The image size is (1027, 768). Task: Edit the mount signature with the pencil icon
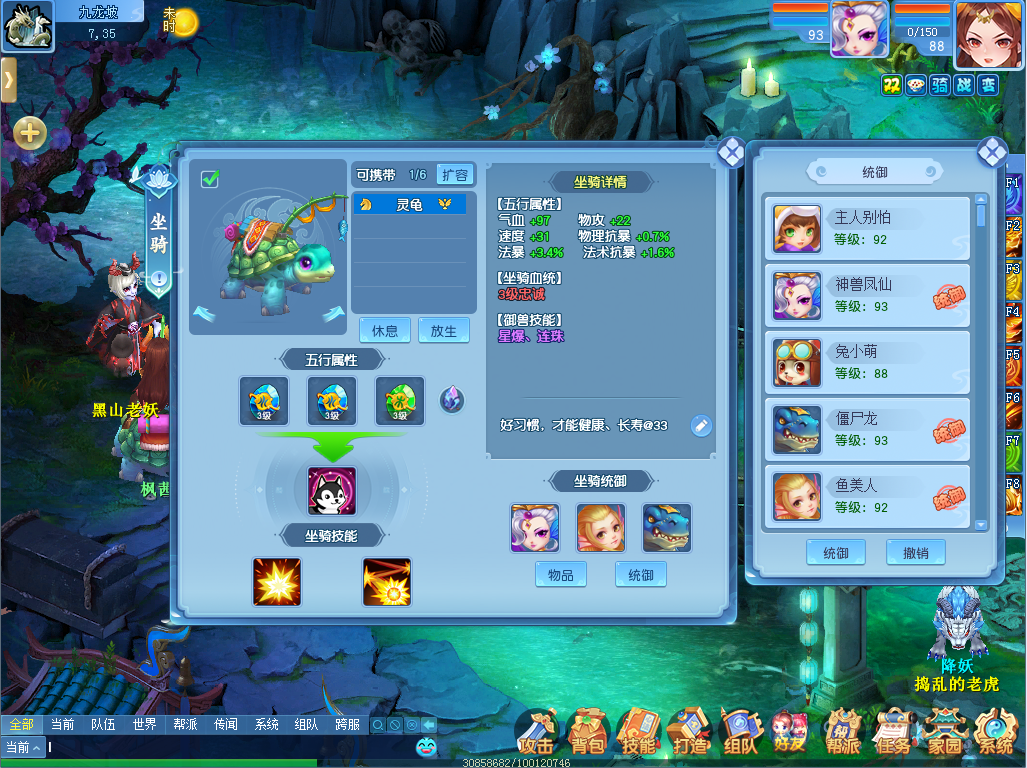(x=702, y=426)
